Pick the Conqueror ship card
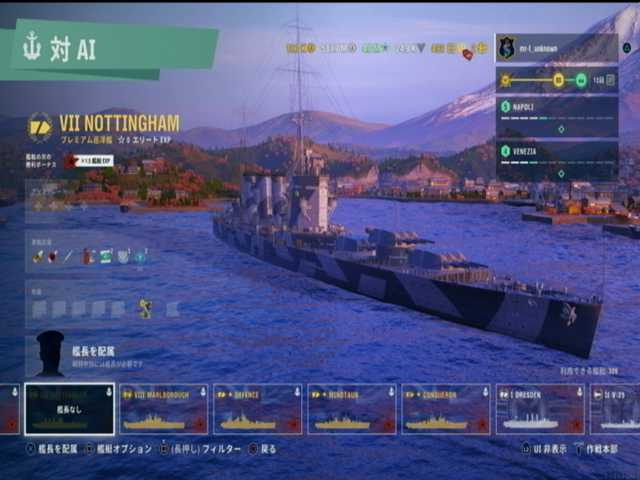 tap(446, 409)
